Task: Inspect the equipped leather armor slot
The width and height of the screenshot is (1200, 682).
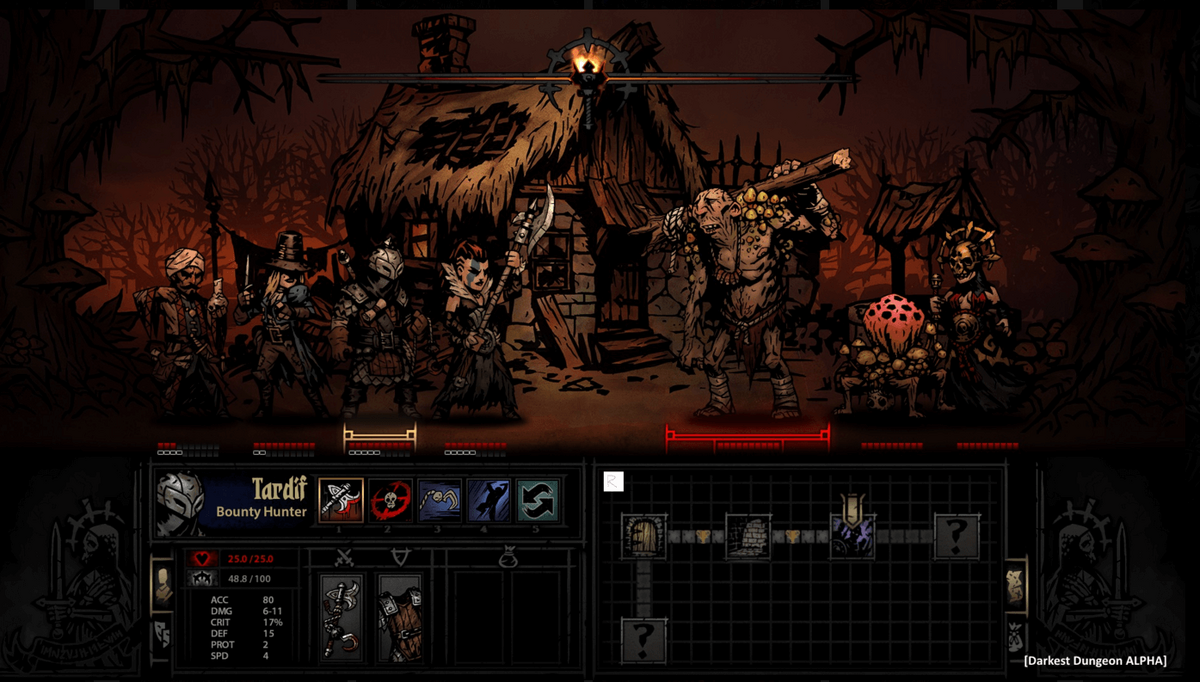Action: tap(399, 617)
